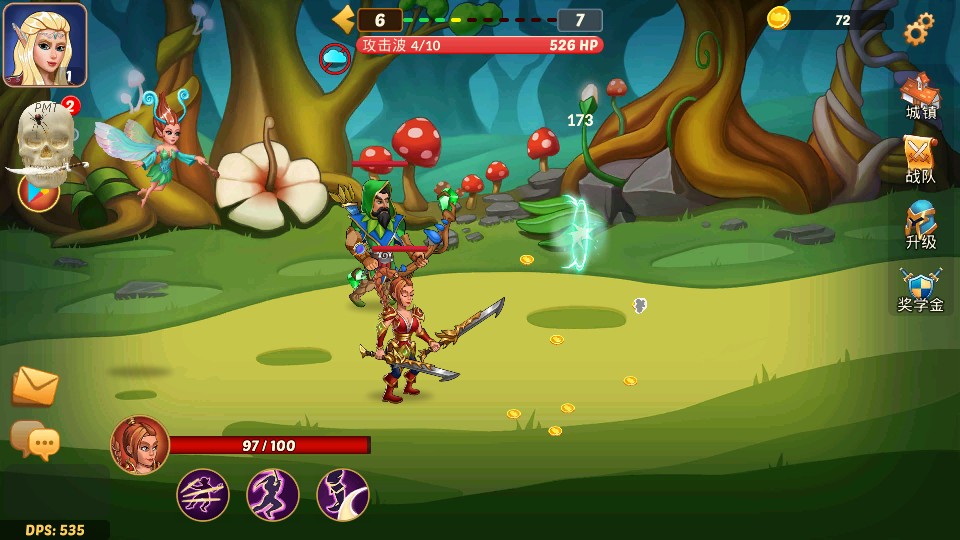Screen dimensions: 960x540
Task: Activate the sword-raising warrior skill
Action: tap(273, 495)
